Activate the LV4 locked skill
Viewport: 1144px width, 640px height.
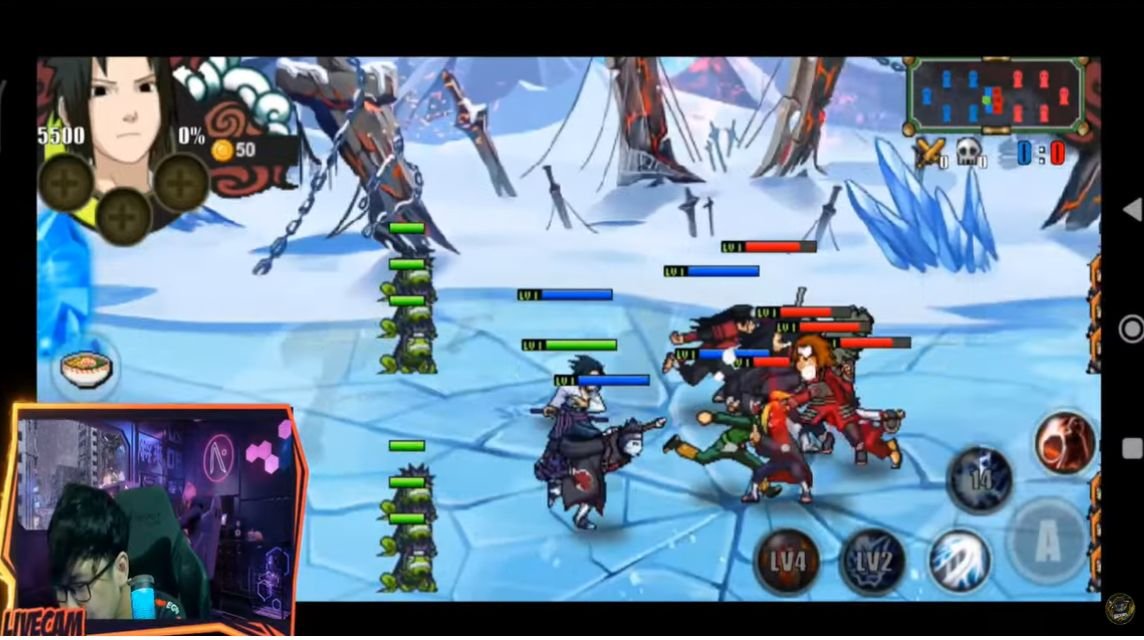(x=786, y=561)
